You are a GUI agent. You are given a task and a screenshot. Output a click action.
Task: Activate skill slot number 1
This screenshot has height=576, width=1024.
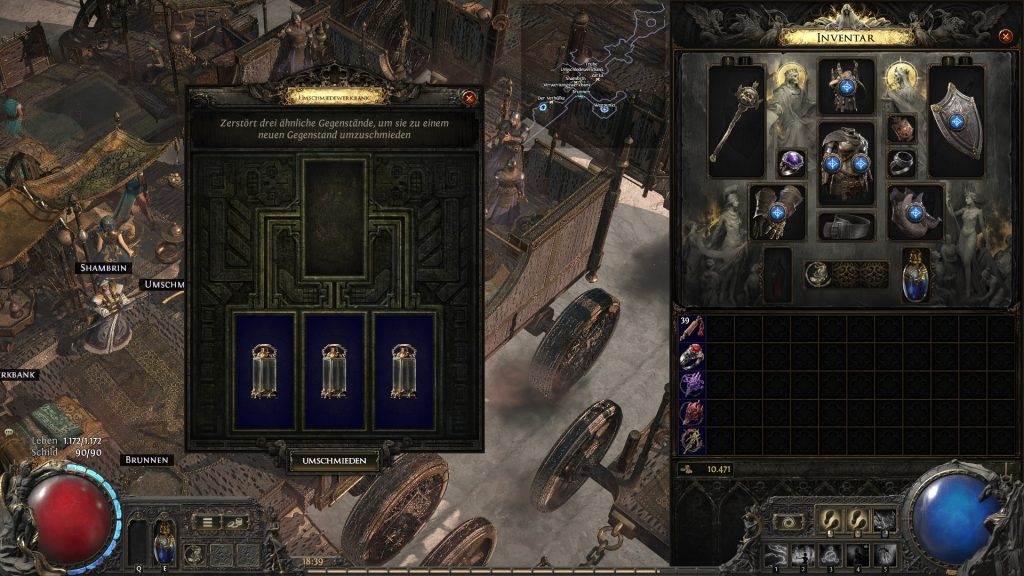pos(774,553)
